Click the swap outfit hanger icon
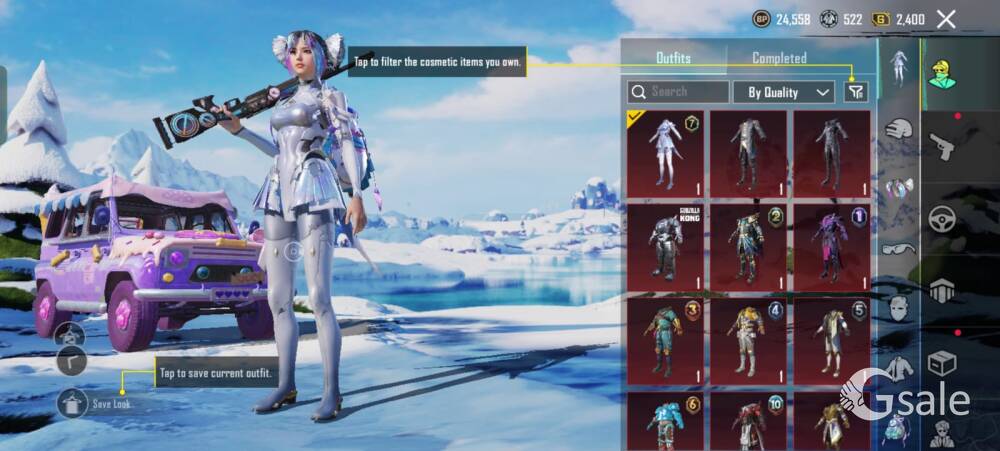1000x451 pixels. coord(70,336)
